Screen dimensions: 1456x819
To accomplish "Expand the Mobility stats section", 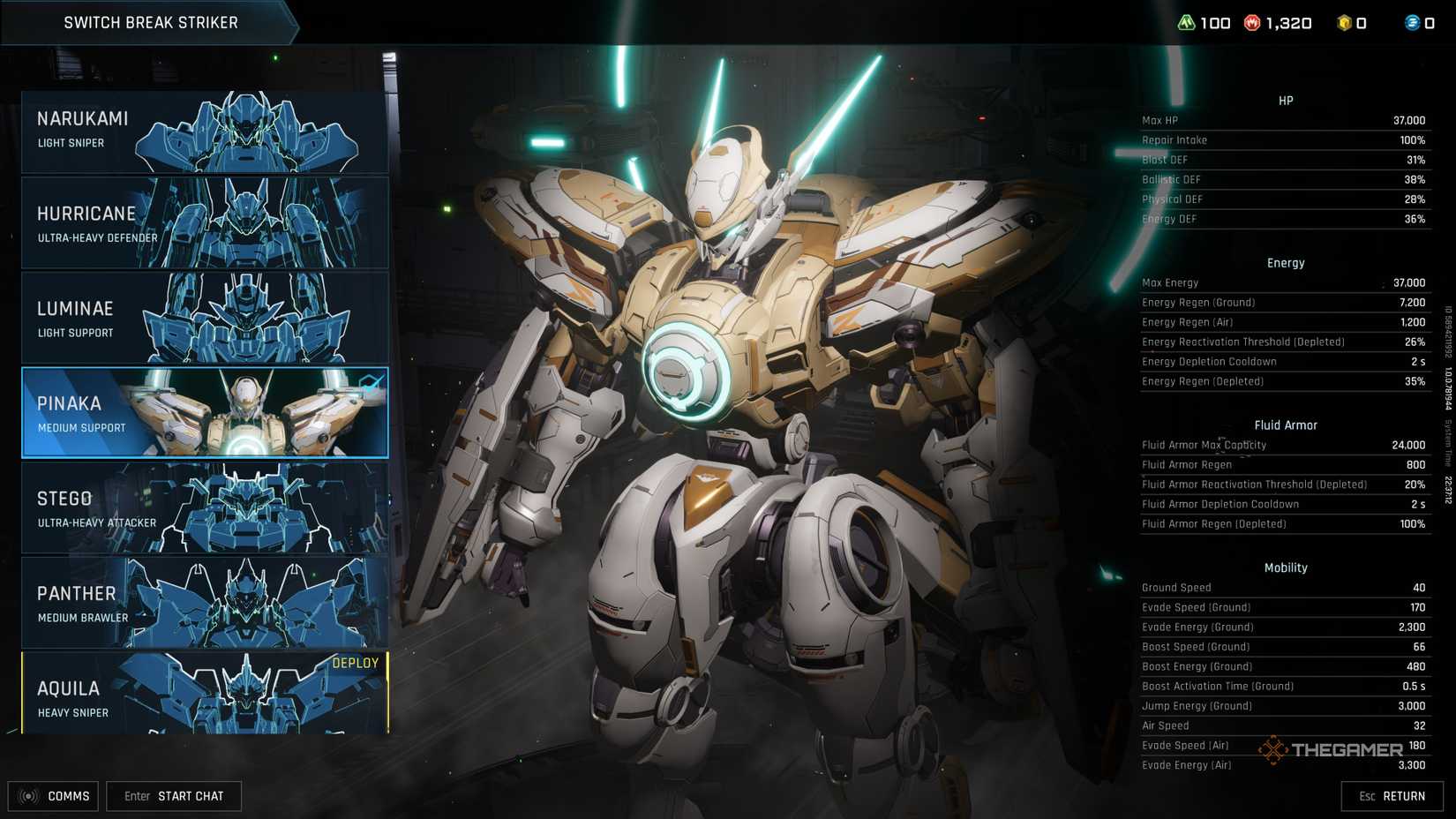I will 1285,567.
